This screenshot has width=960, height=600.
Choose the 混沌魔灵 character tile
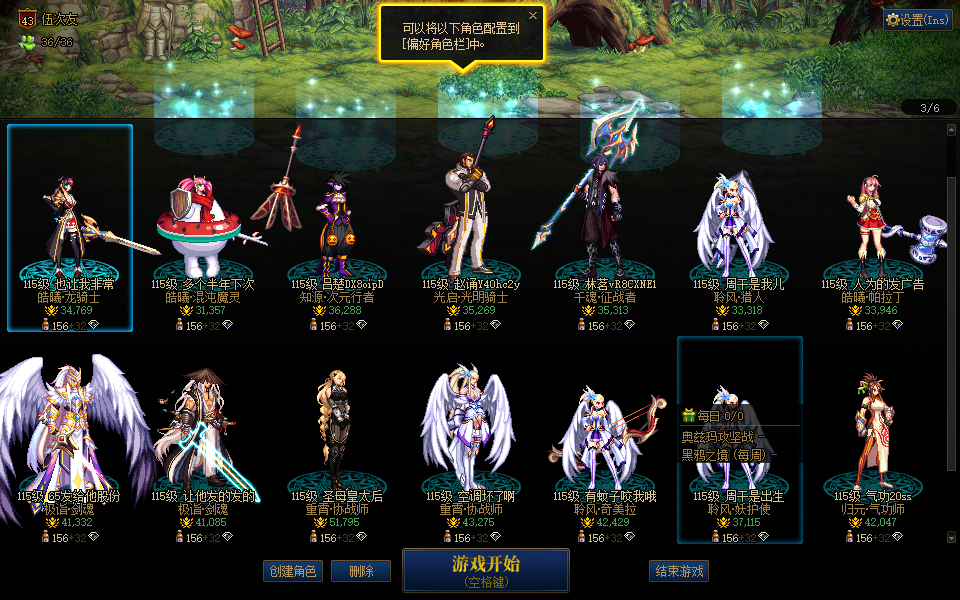pyautogui.click(x=204, y=228)
